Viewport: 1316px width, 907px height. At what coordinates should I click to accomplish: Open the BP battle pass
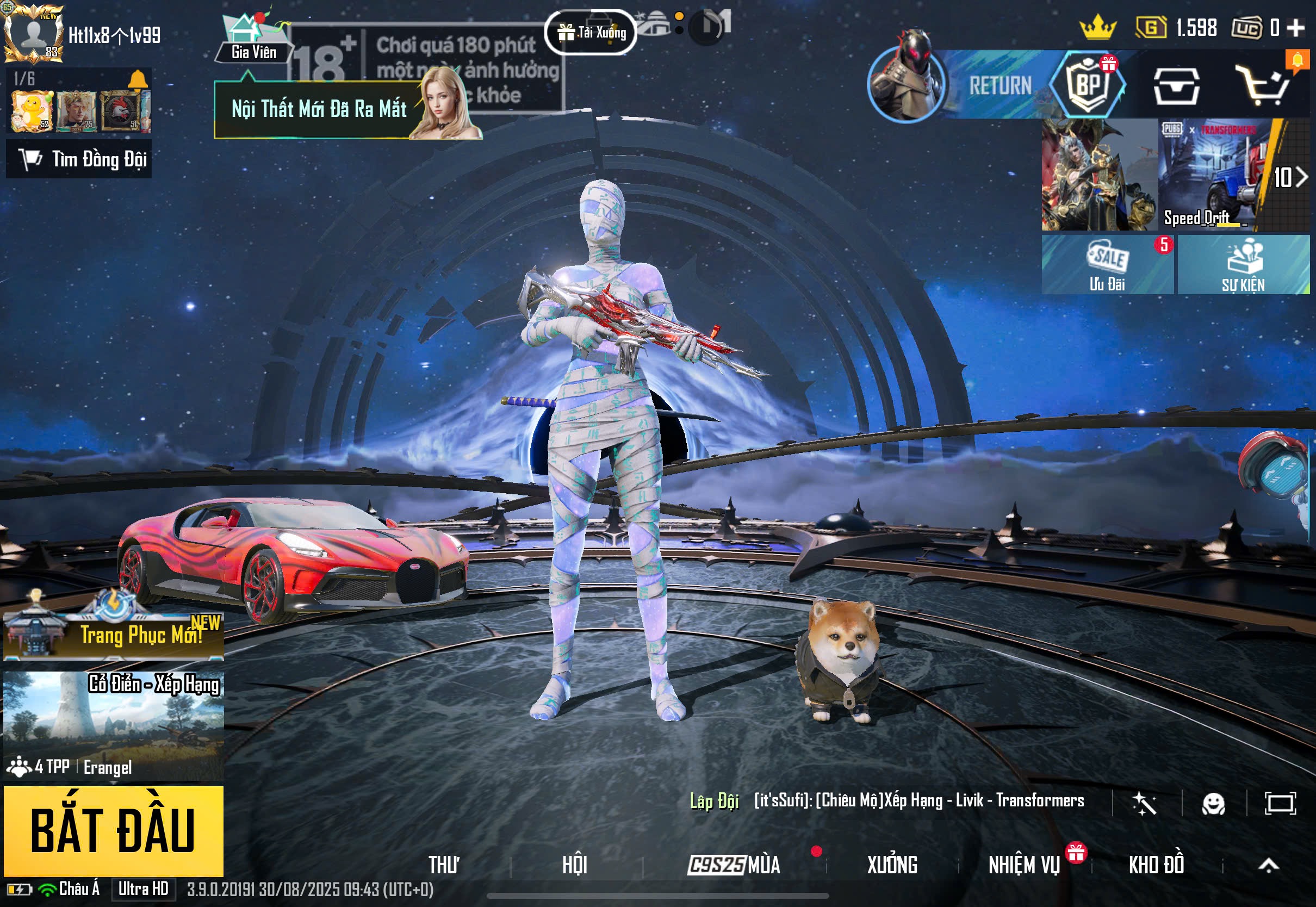pyautogui.click(x=1088, y=85)
